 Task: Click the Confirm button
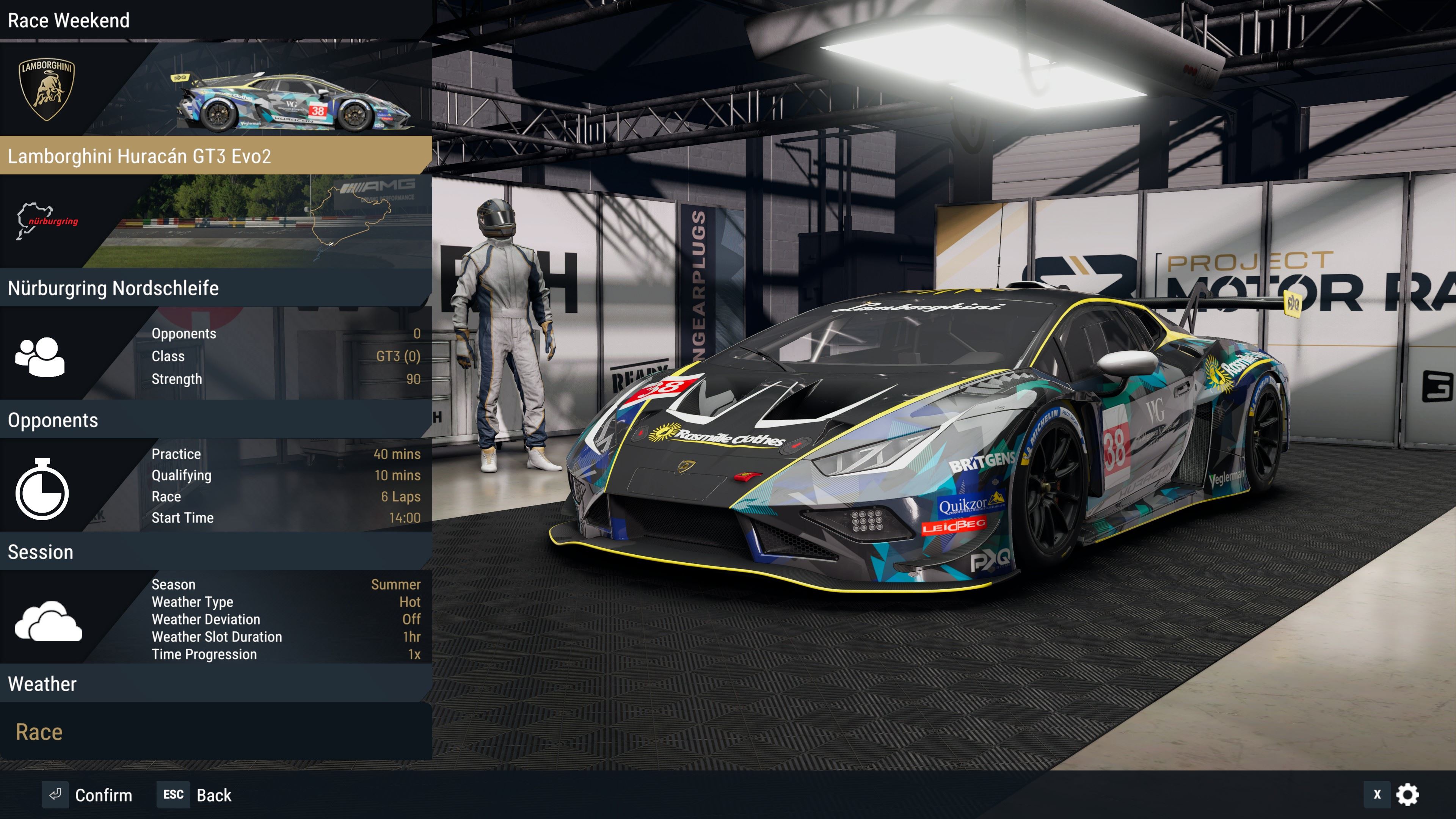tap(88, 795)
